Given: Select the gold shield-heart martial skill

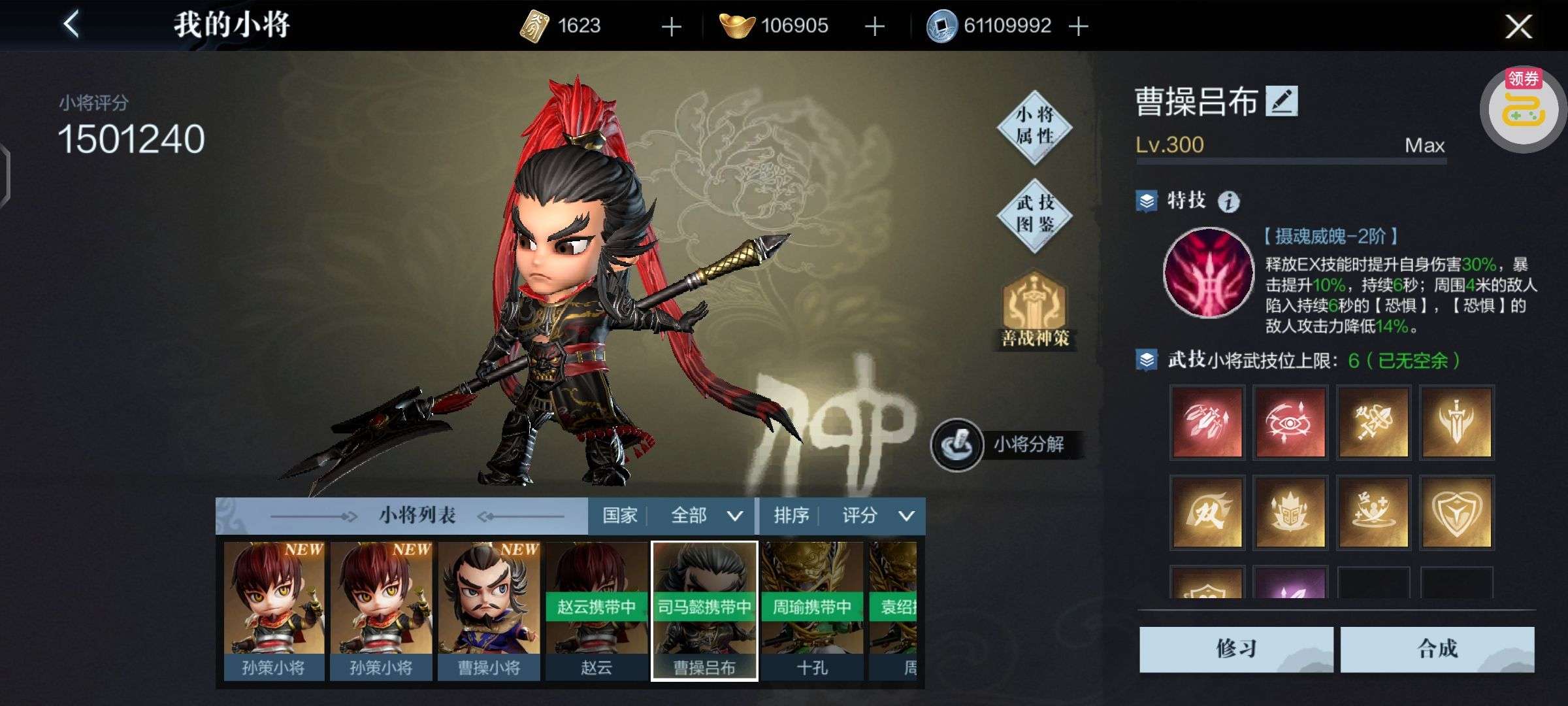Looking at the screenshot, I should pyautogui.click(x=1456, y=512).
